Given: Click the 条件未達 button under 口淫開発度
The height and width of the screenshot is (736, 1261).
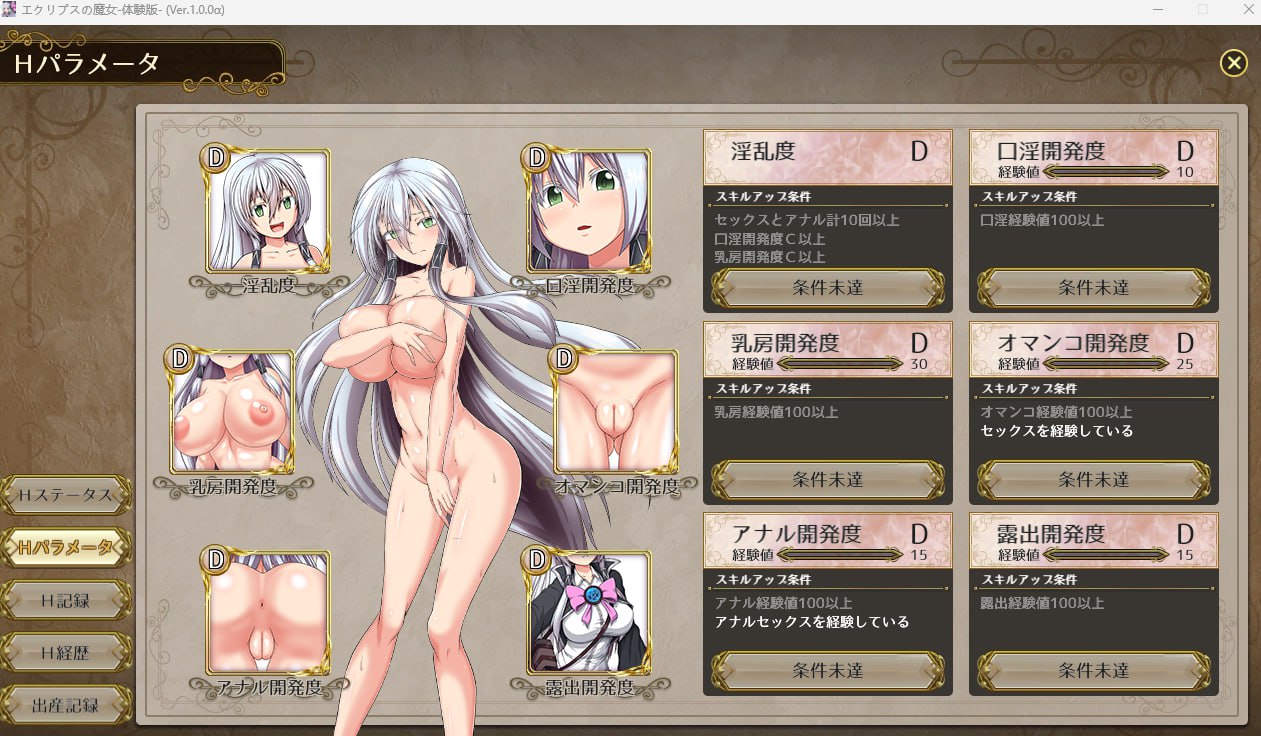Looking at the screenshot, I should tap(1093, 288).
